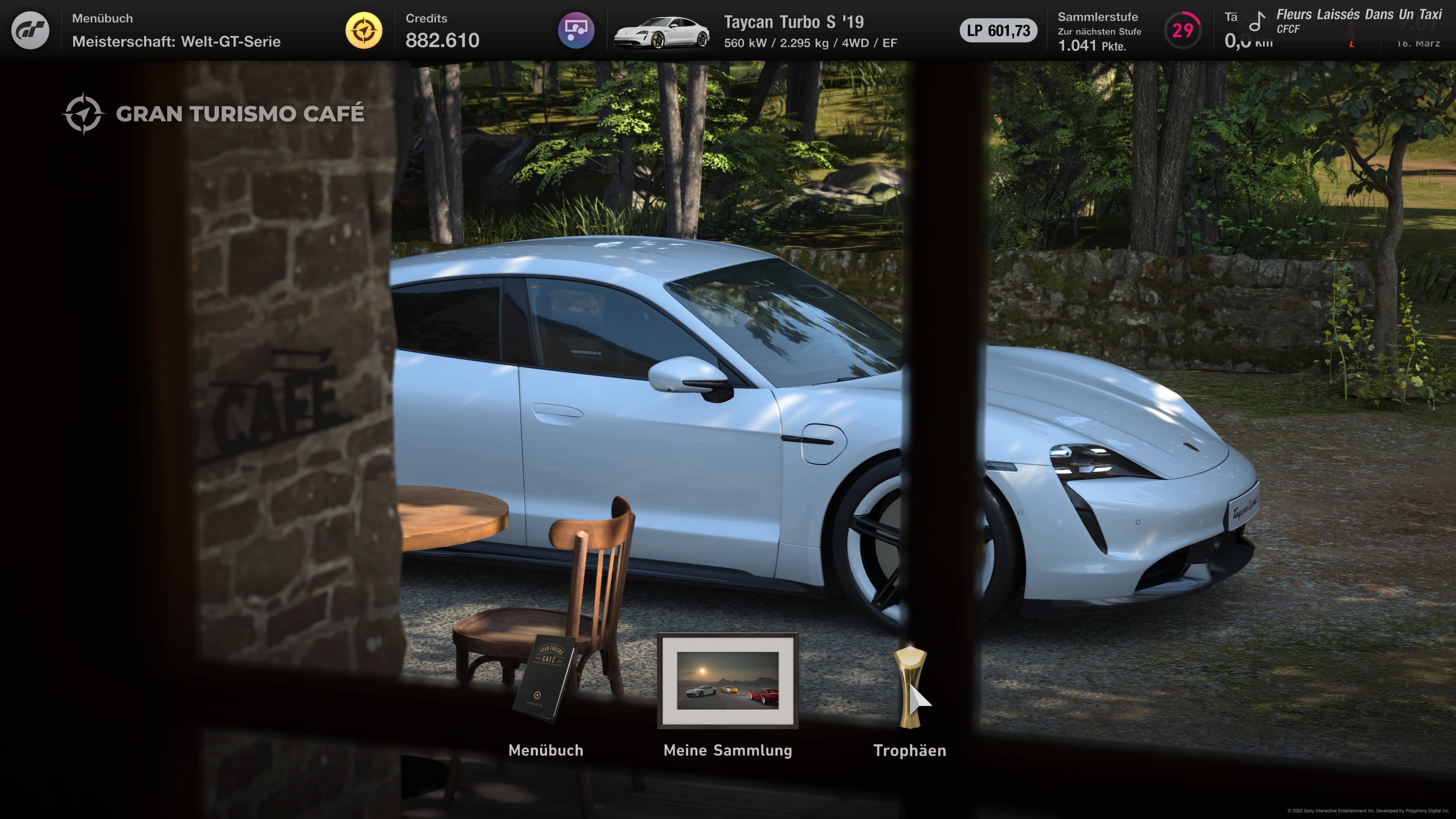
Task: Expand the Menübuch label below the booklet
Action: (546, 750)
